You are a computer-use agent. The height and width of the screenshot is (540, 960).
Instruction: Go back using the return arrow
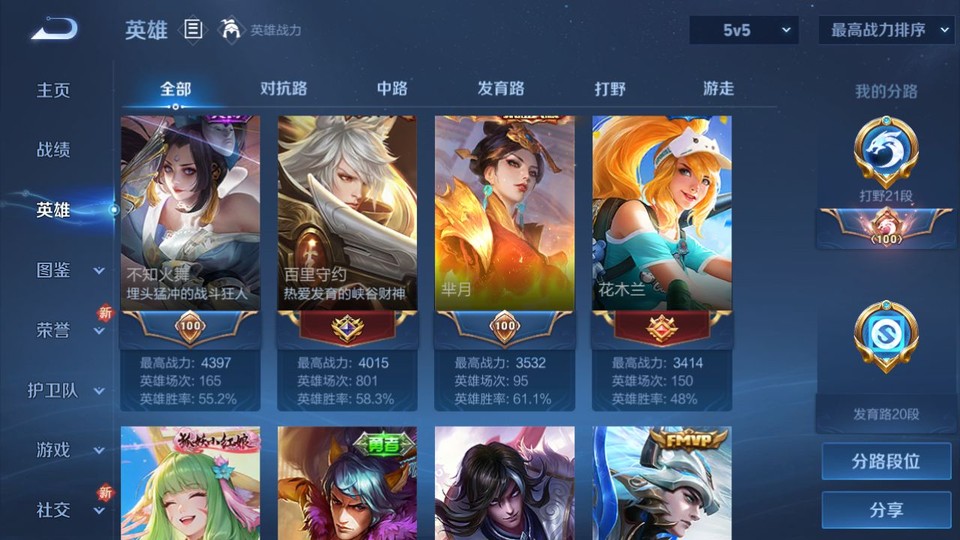[x=54, y=30]
